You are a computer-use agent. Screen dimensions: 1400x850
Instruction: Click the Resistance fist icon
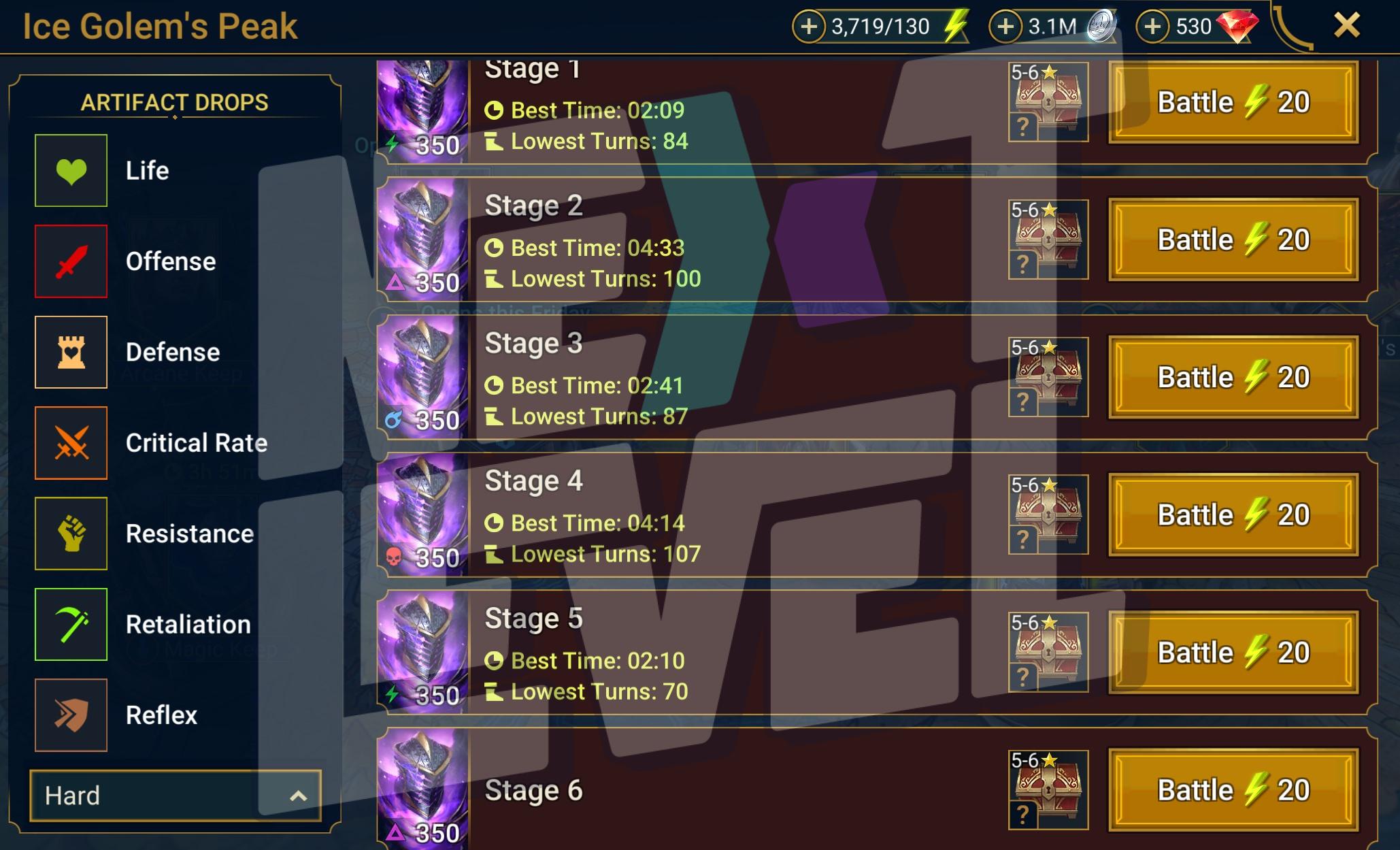(71, 534)
